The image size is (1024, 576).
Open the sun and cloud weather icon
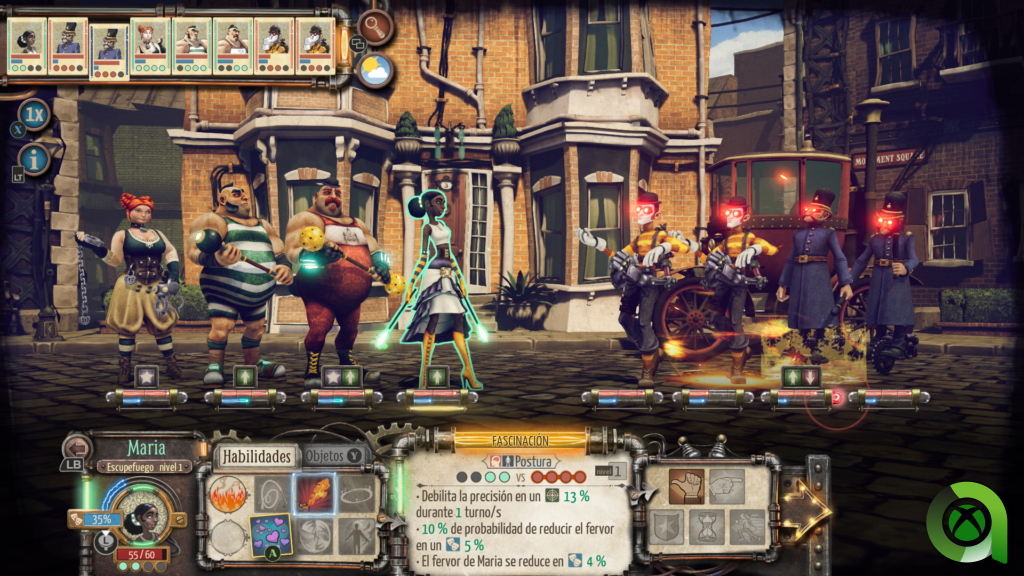pos(376,70)
